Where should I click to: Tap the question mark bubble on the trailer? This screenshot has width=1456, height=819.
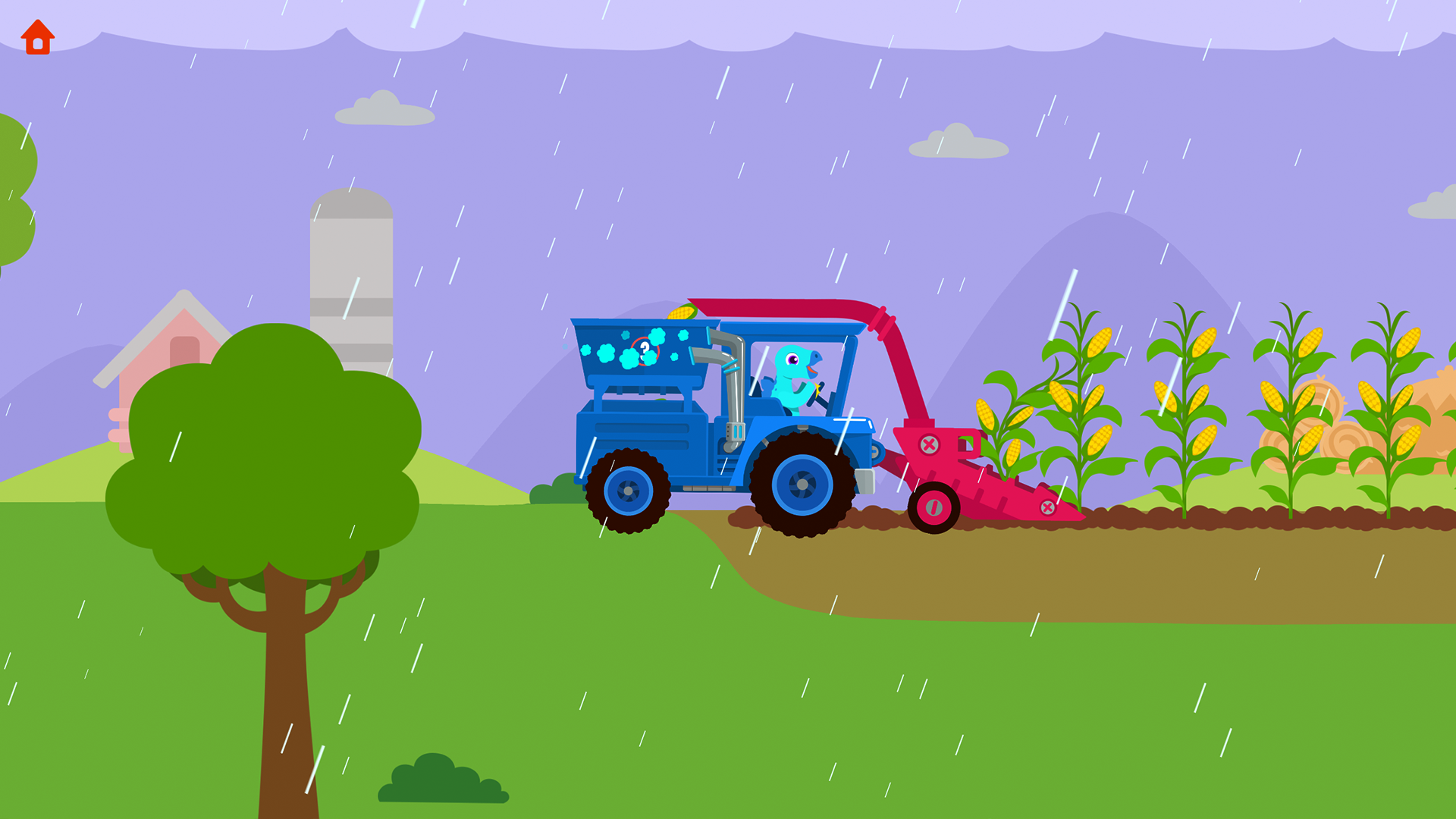(x=643, y=350)
